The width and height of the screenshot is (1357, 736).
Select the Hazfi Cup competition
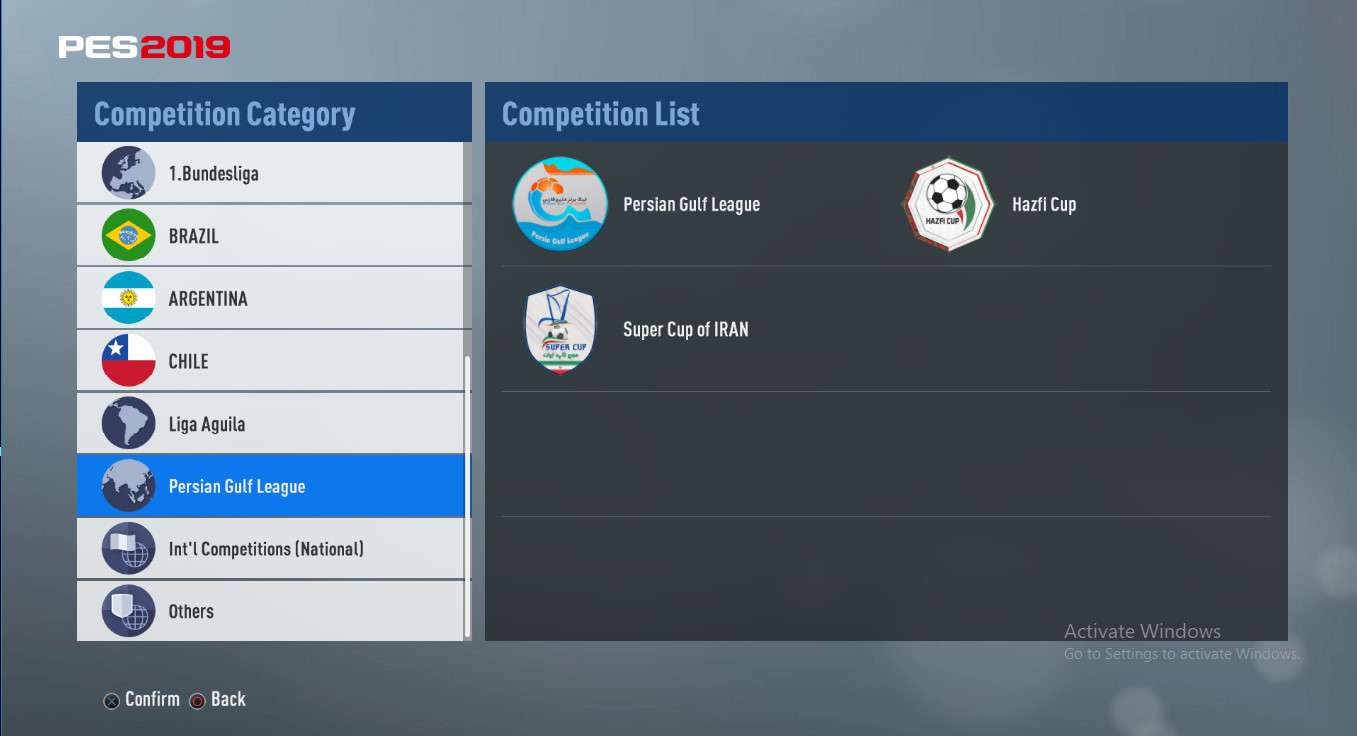click(1043, 204)
